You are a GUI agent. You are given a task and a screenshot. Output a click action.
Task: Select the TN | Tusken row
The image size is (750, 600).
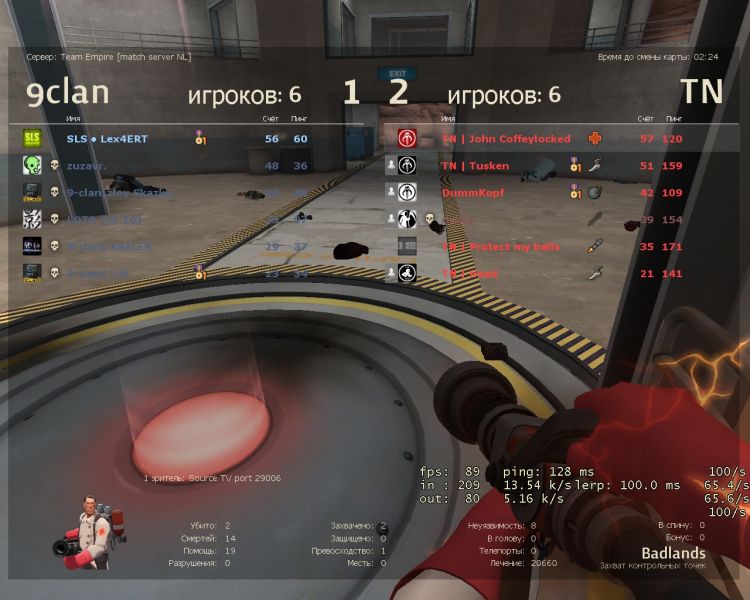tap(476, 166)
